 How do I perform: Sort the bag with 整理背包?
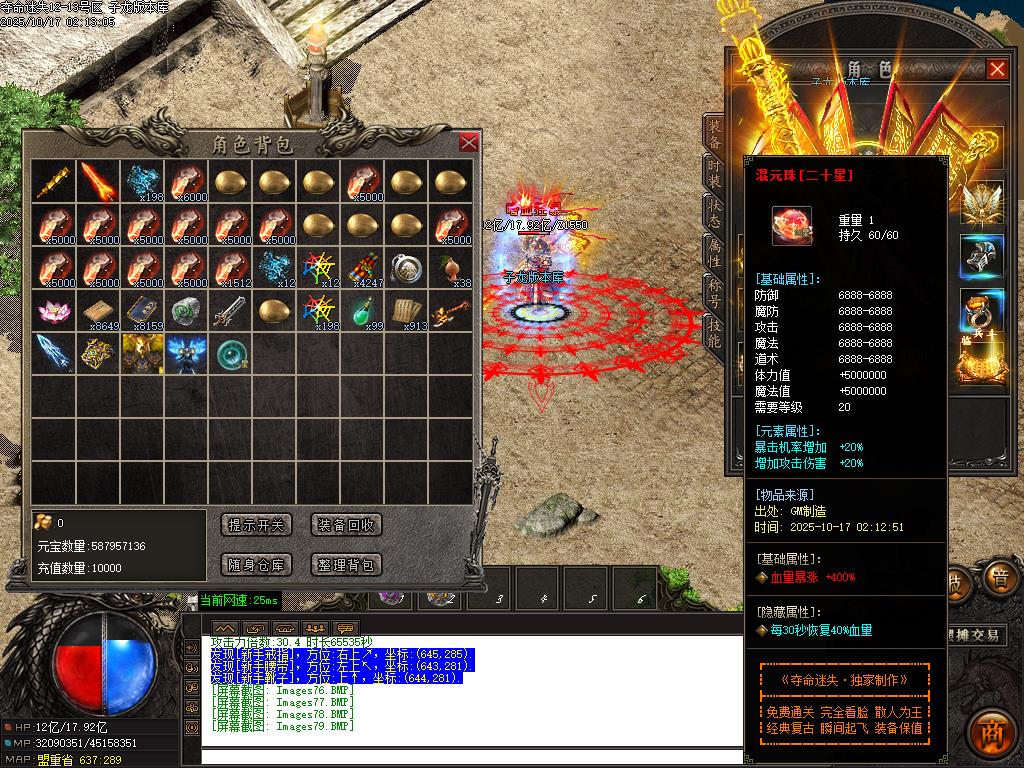(346, 565)
